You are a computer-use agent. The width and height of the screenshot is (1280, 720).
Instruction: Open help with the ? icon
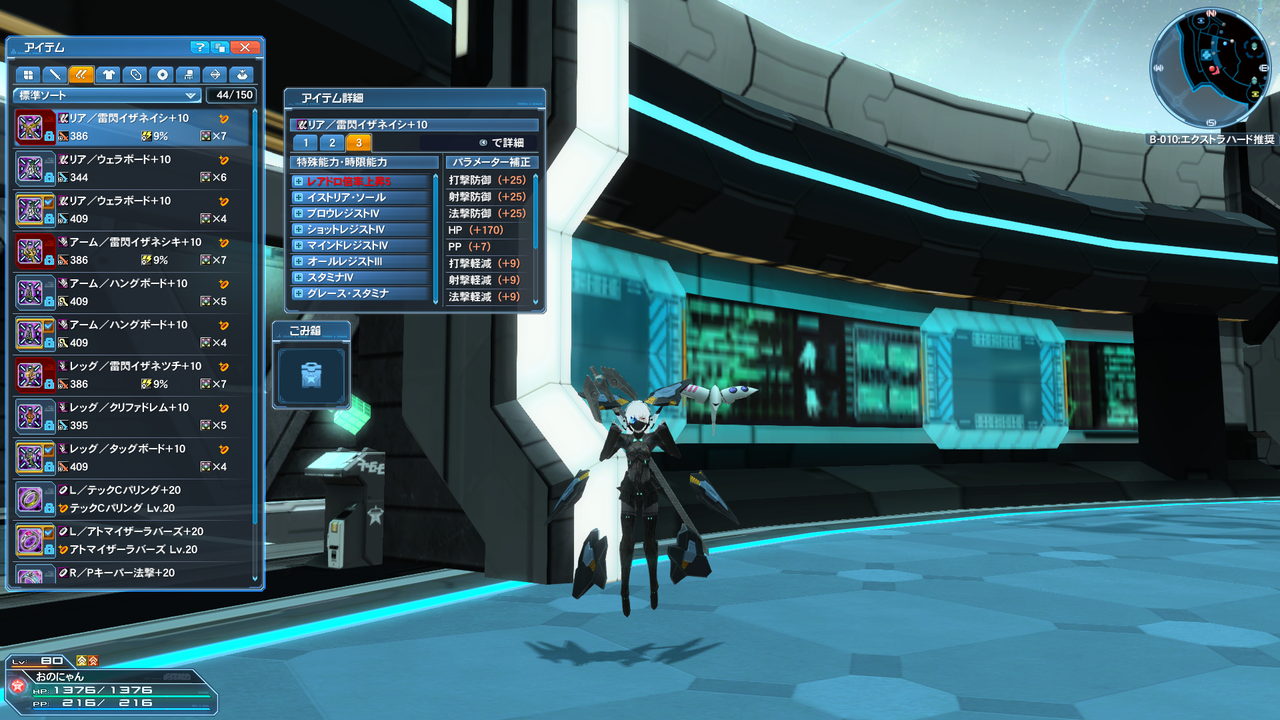pos(198,46)
